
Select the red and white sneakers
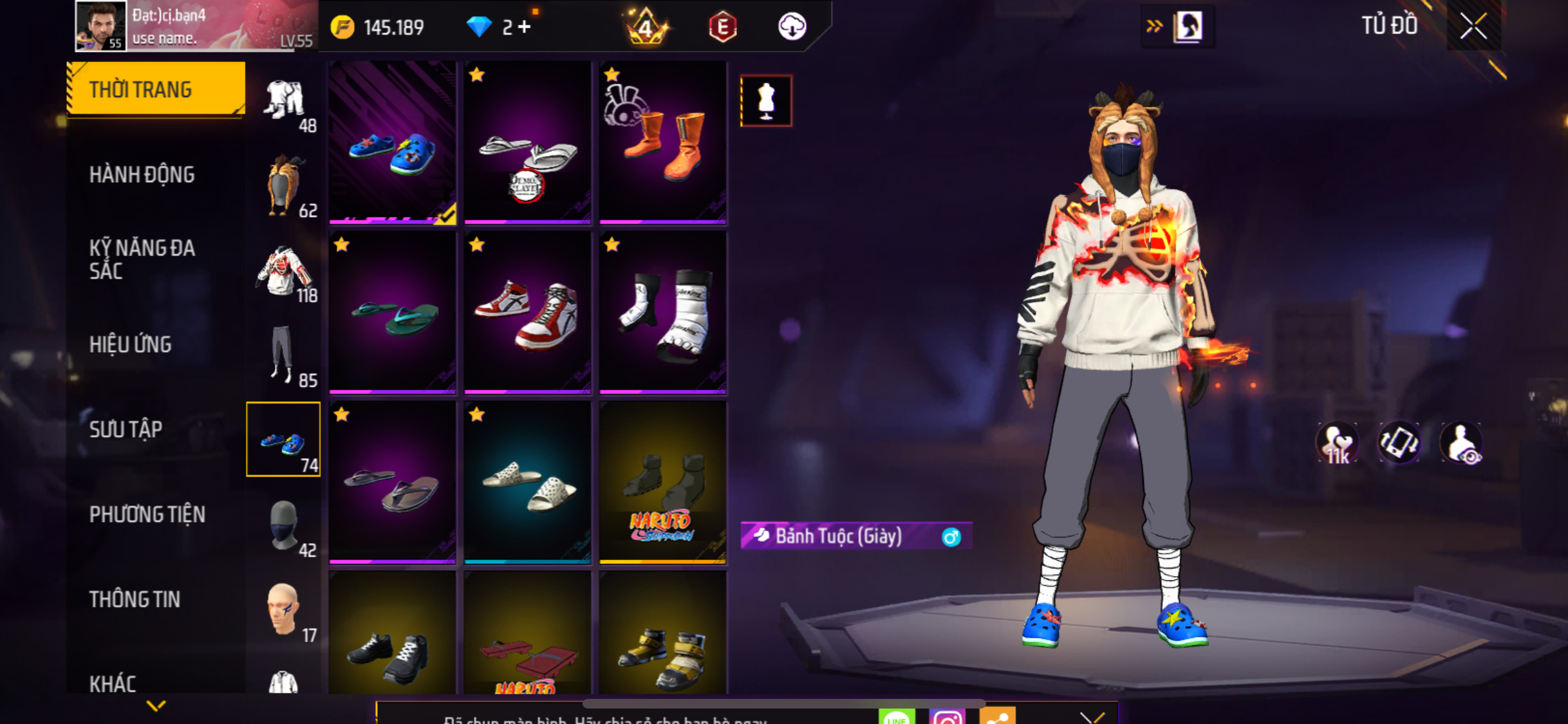(x=527, y=313)
